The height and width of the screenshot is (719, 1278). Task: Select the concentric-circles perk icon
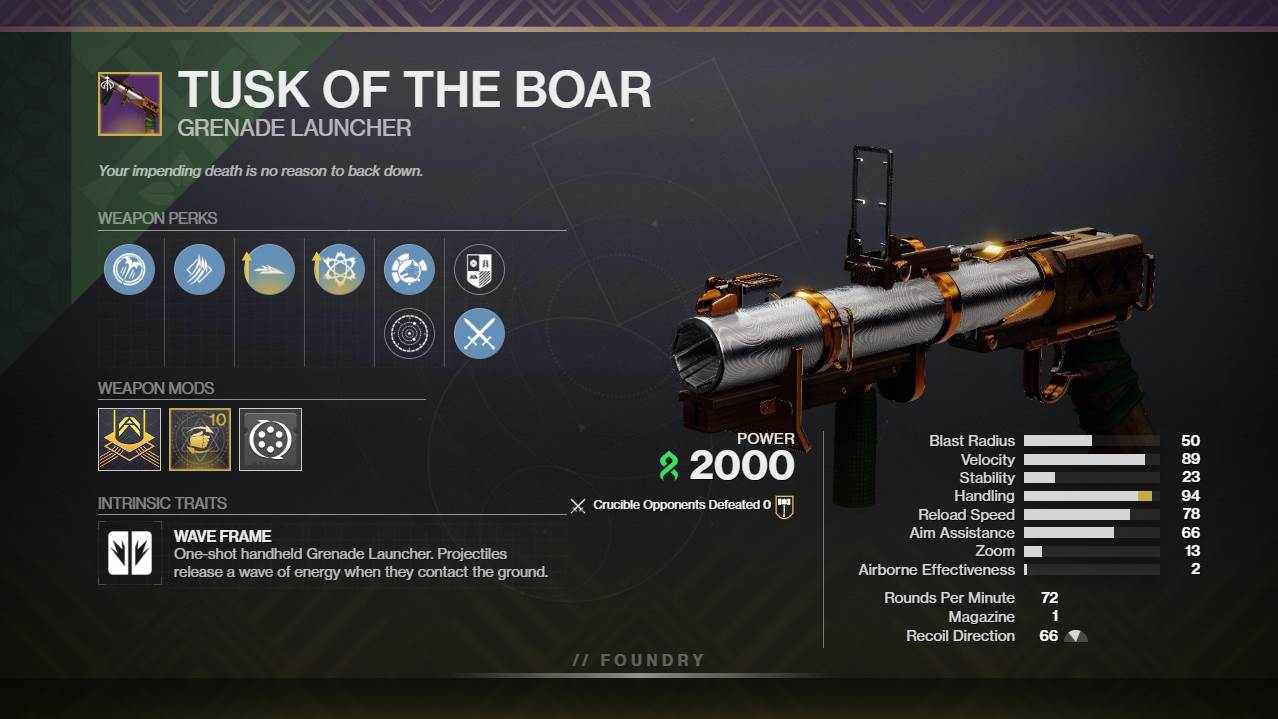click(409, 333)
